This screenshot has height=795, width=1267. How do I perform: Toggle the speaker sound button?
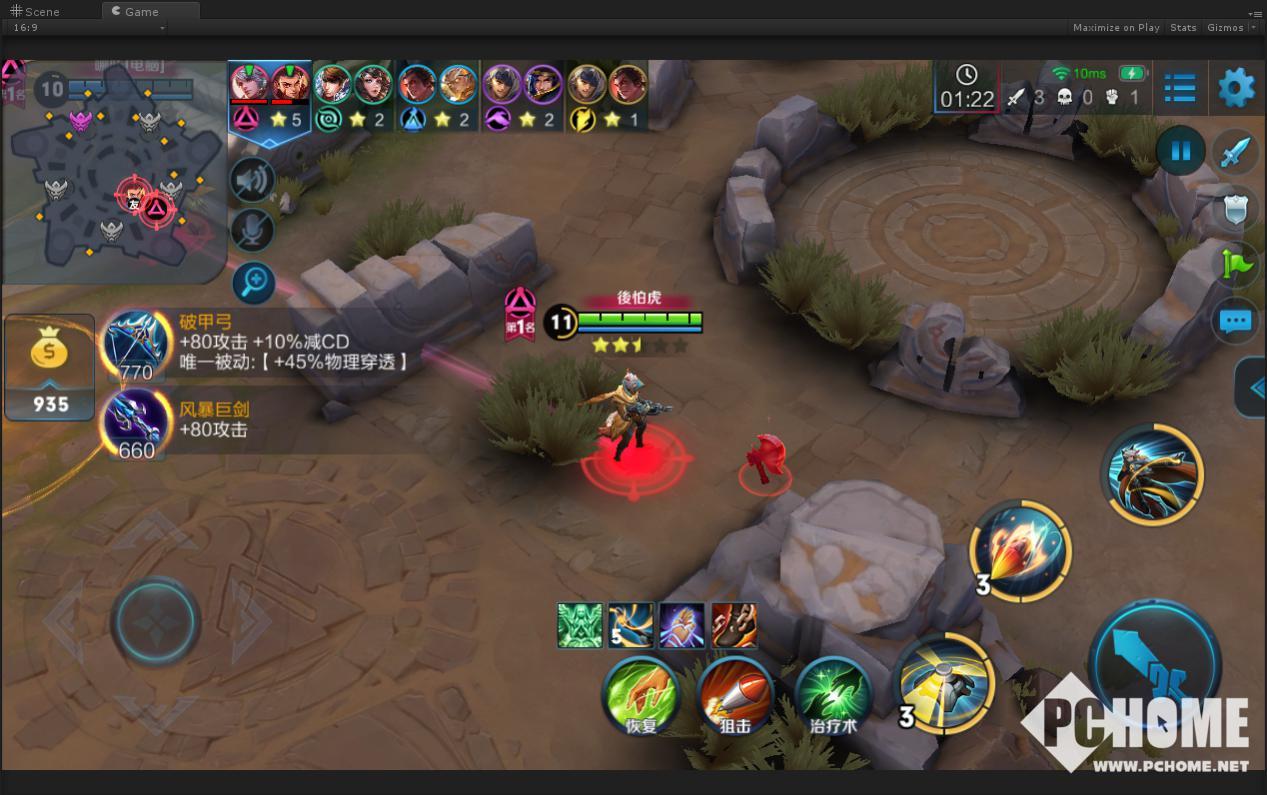[x=253, y=181]
